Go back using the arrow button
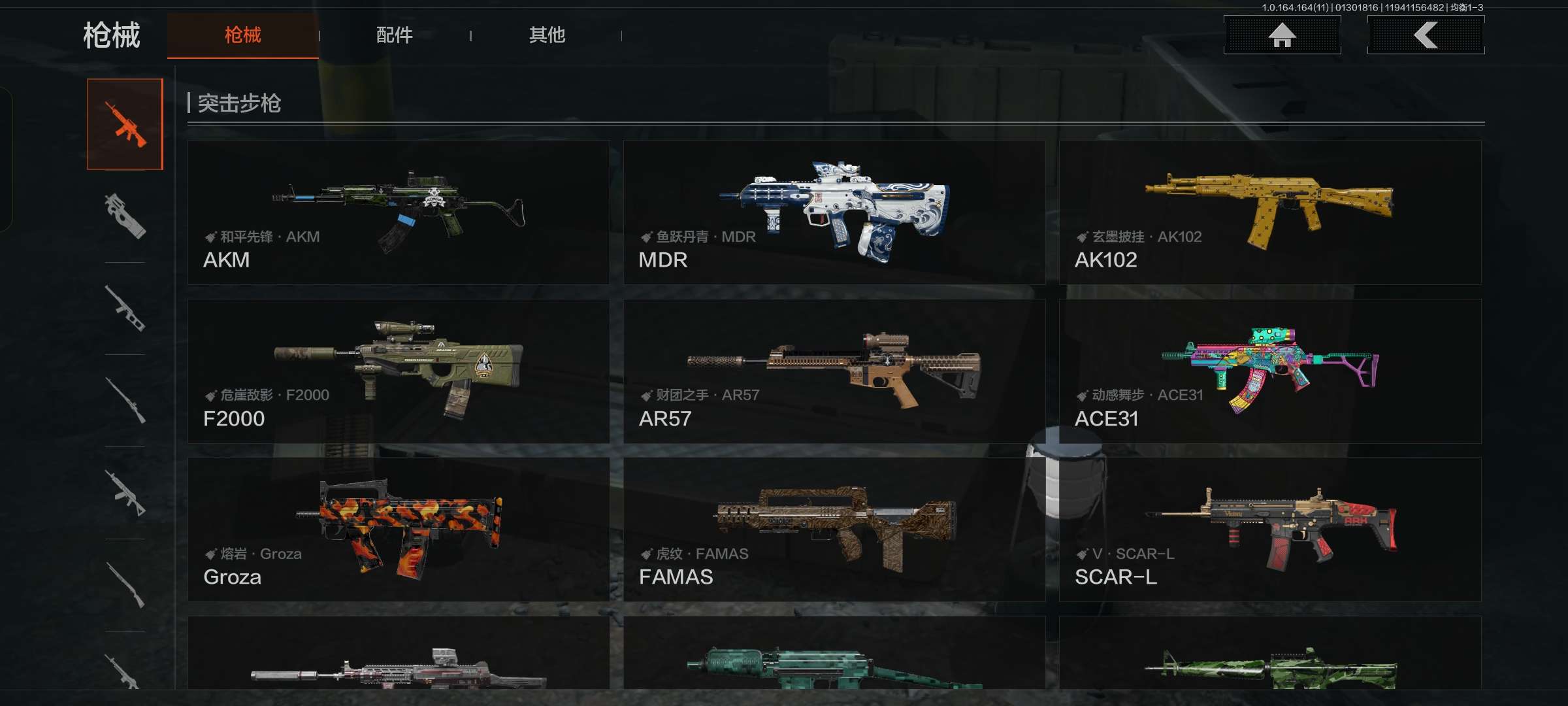The height and width of the screenshot is (706, 1568). (1426, 35)
